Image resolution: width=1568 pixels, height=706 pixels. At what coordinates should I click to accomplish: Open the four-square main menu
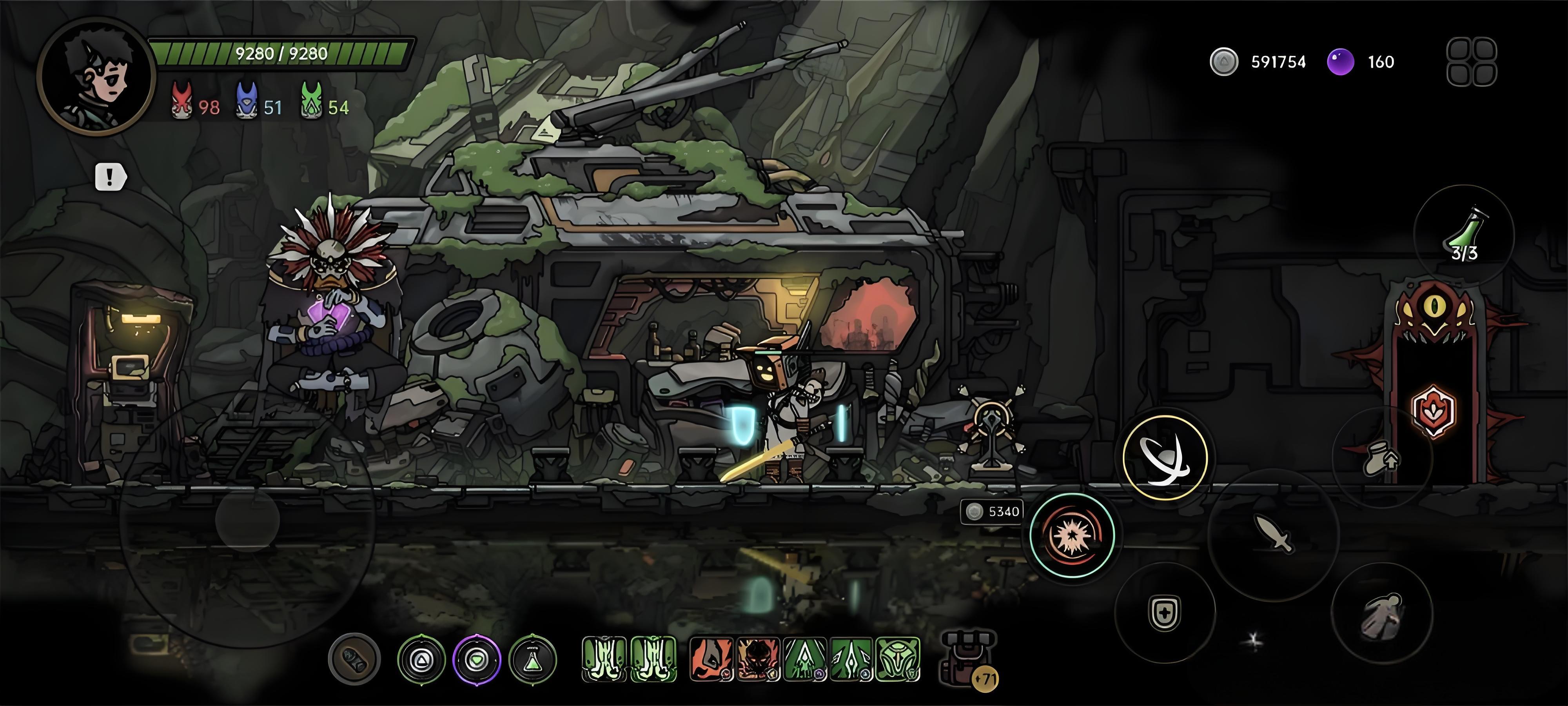[x=1471, y=62]
